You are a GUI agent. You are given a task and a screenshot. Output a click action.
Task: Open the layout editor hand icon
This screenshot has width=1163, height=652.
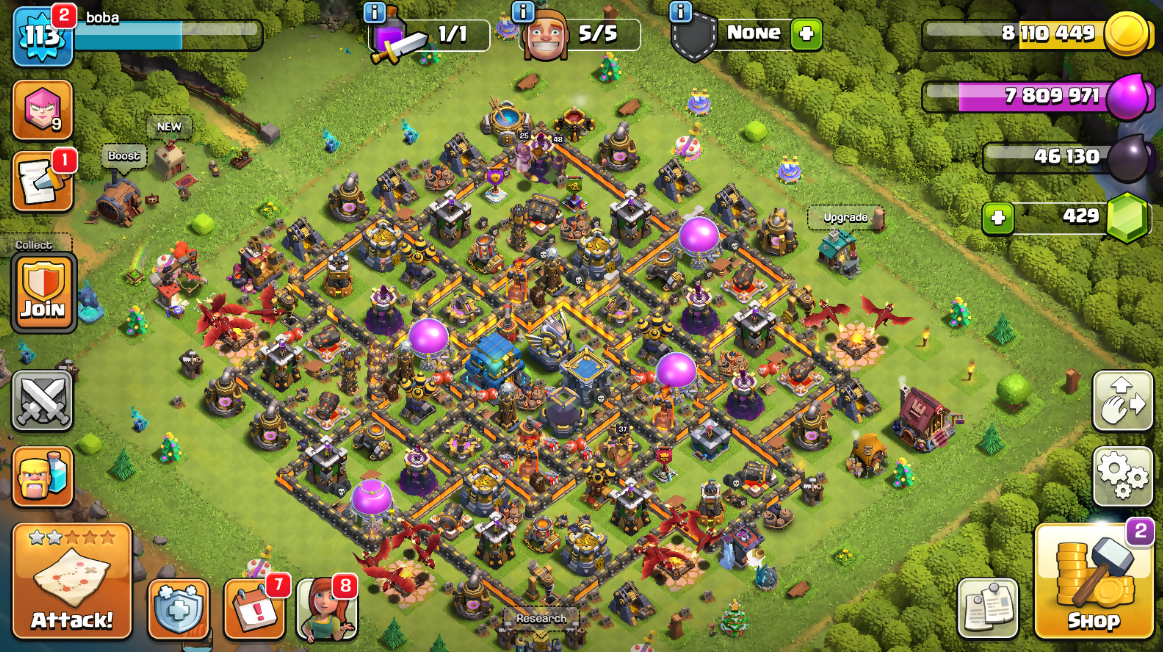(1123, 402)
